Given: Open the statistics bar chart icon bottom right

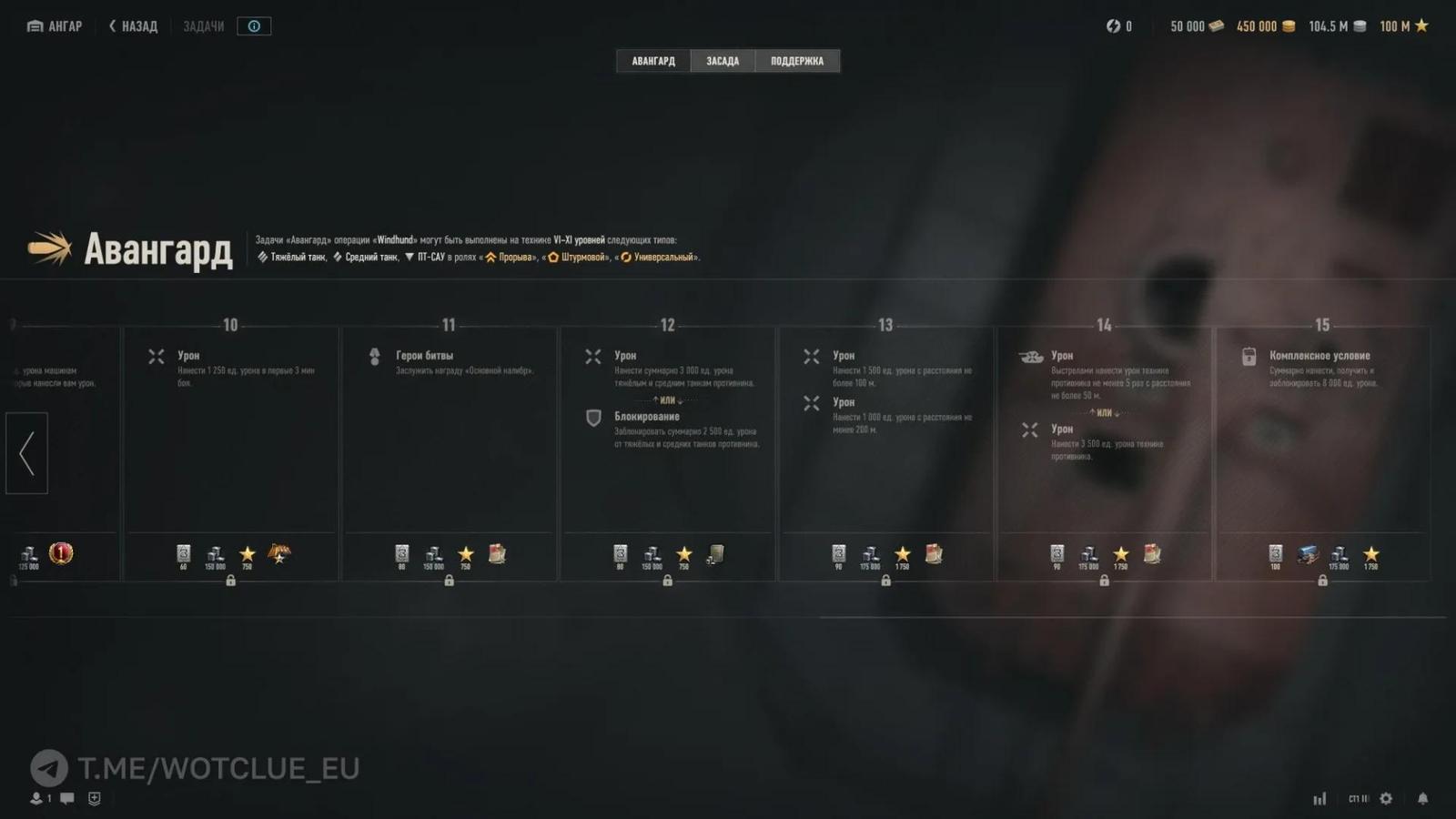Looking at the screenshot, I should pos(1319,798).
